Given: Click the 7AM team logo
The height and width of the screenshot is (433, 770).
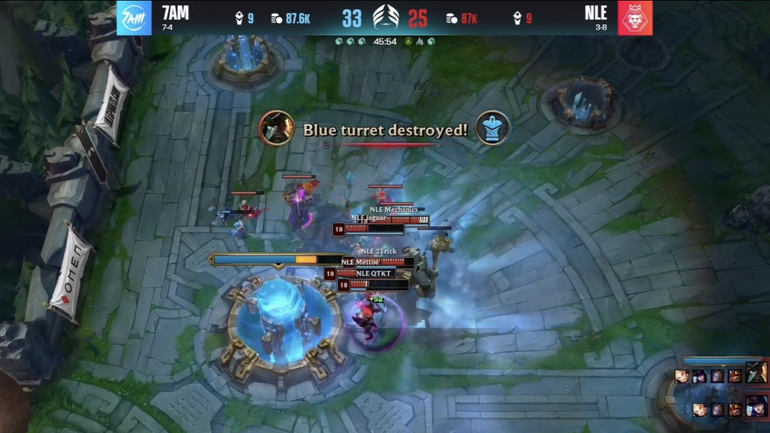Looking at the screenshot, I should tap(133, 17).
